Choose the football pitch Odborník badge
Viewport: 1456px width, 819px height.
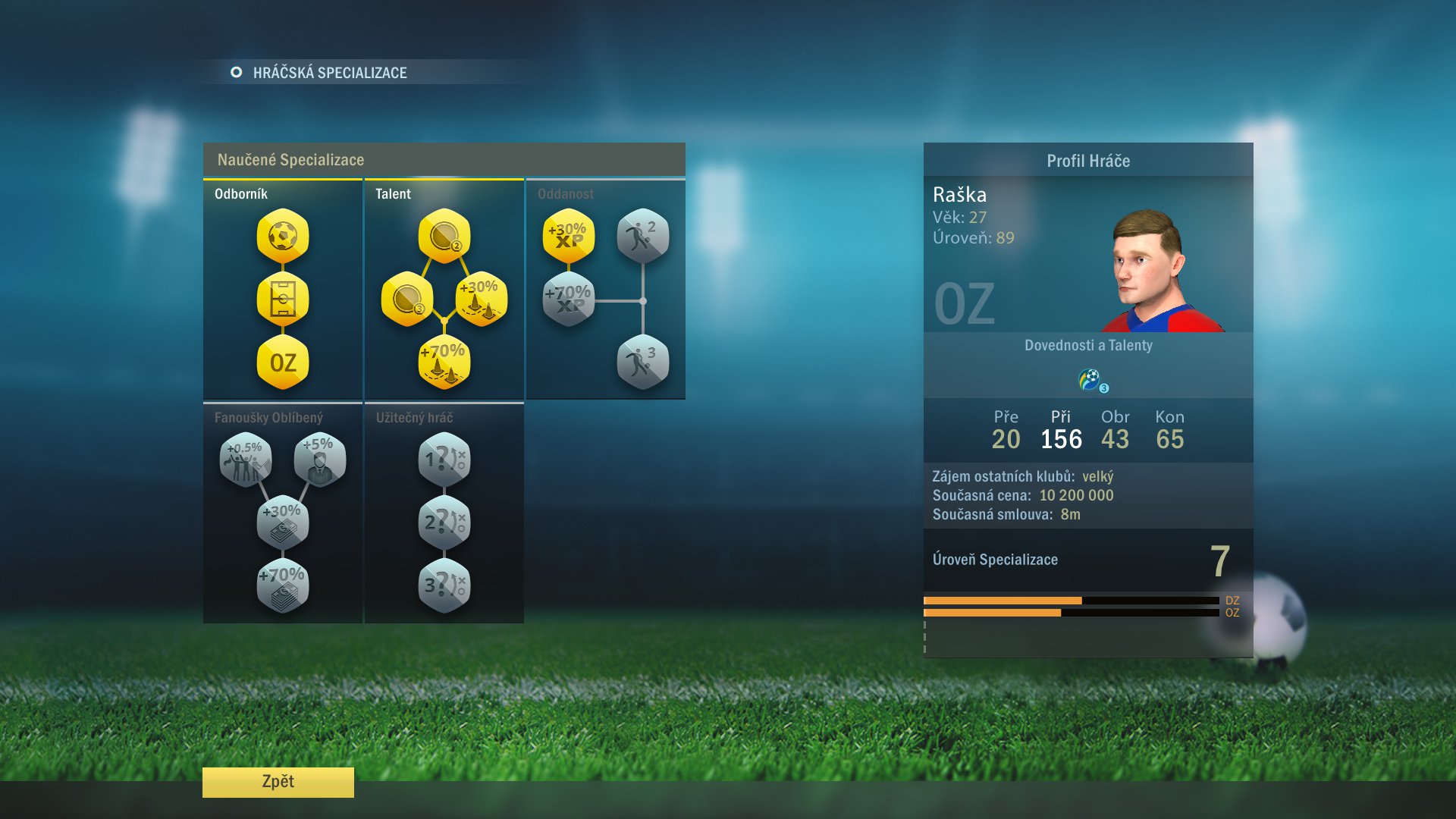(x=283, y=300)
